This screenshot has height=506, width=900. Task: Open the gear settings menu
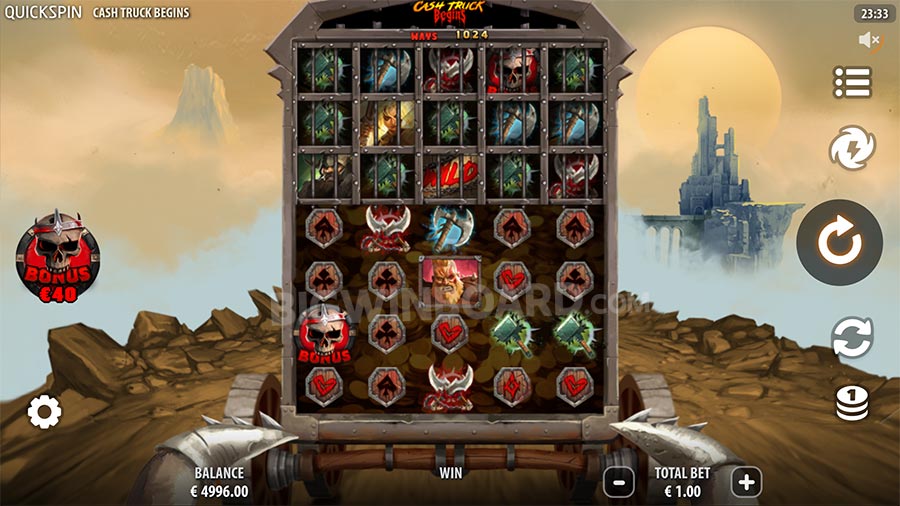(x=44, y=411)
